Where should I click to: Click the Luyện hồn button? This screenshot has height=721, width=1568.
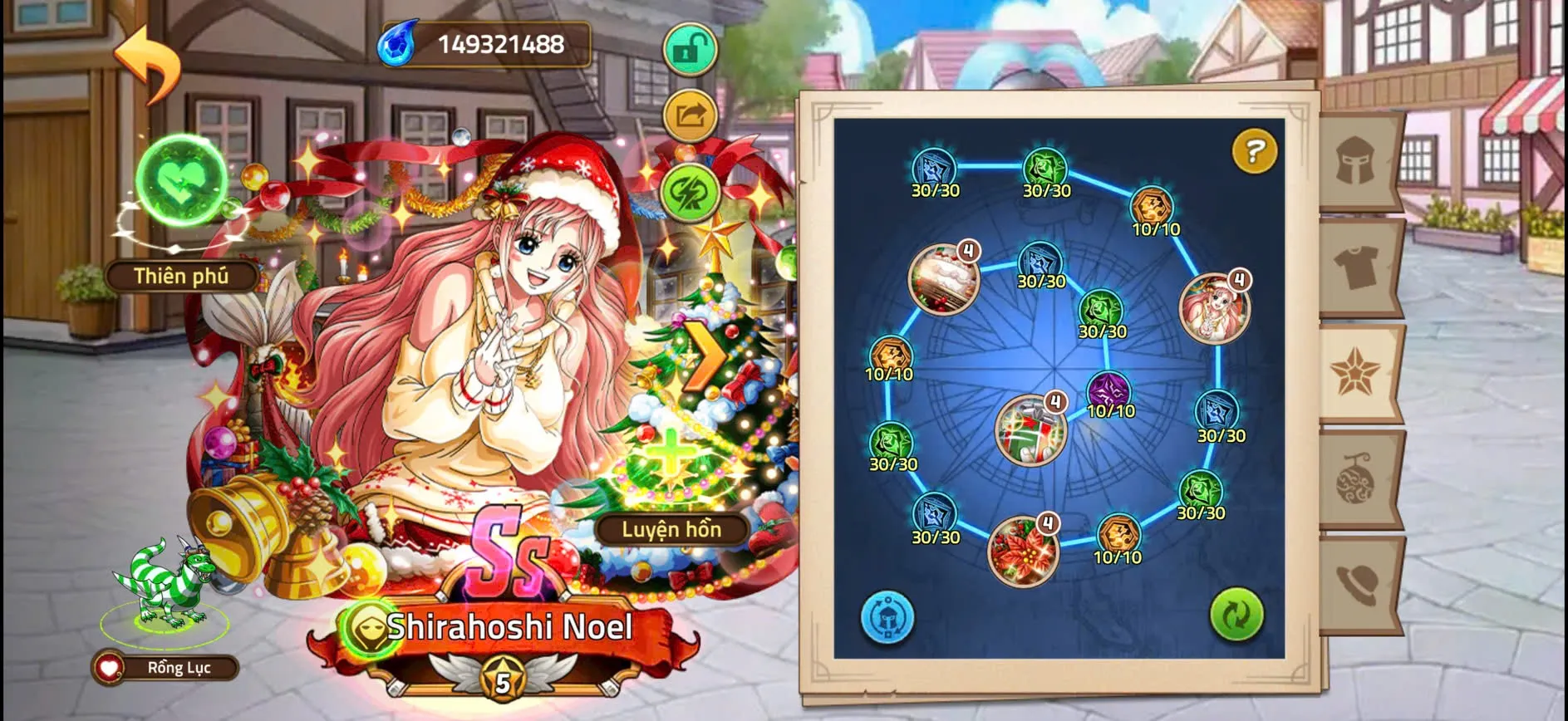click(670, 529)
